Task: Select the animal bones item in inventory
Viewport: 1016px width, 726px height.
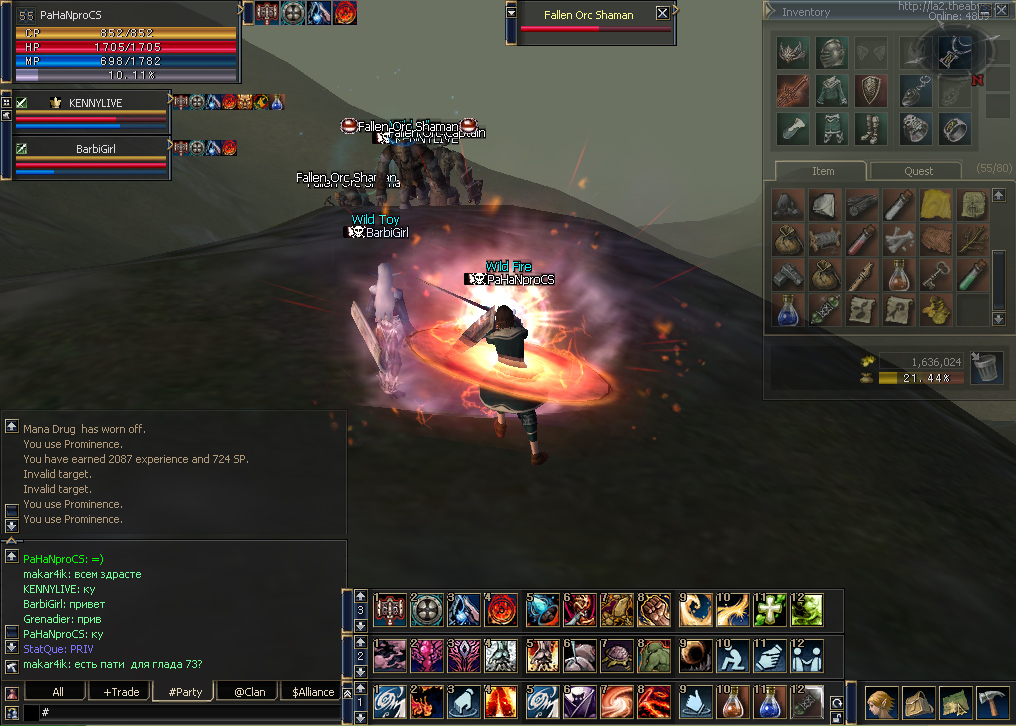Action: point(899,240)
